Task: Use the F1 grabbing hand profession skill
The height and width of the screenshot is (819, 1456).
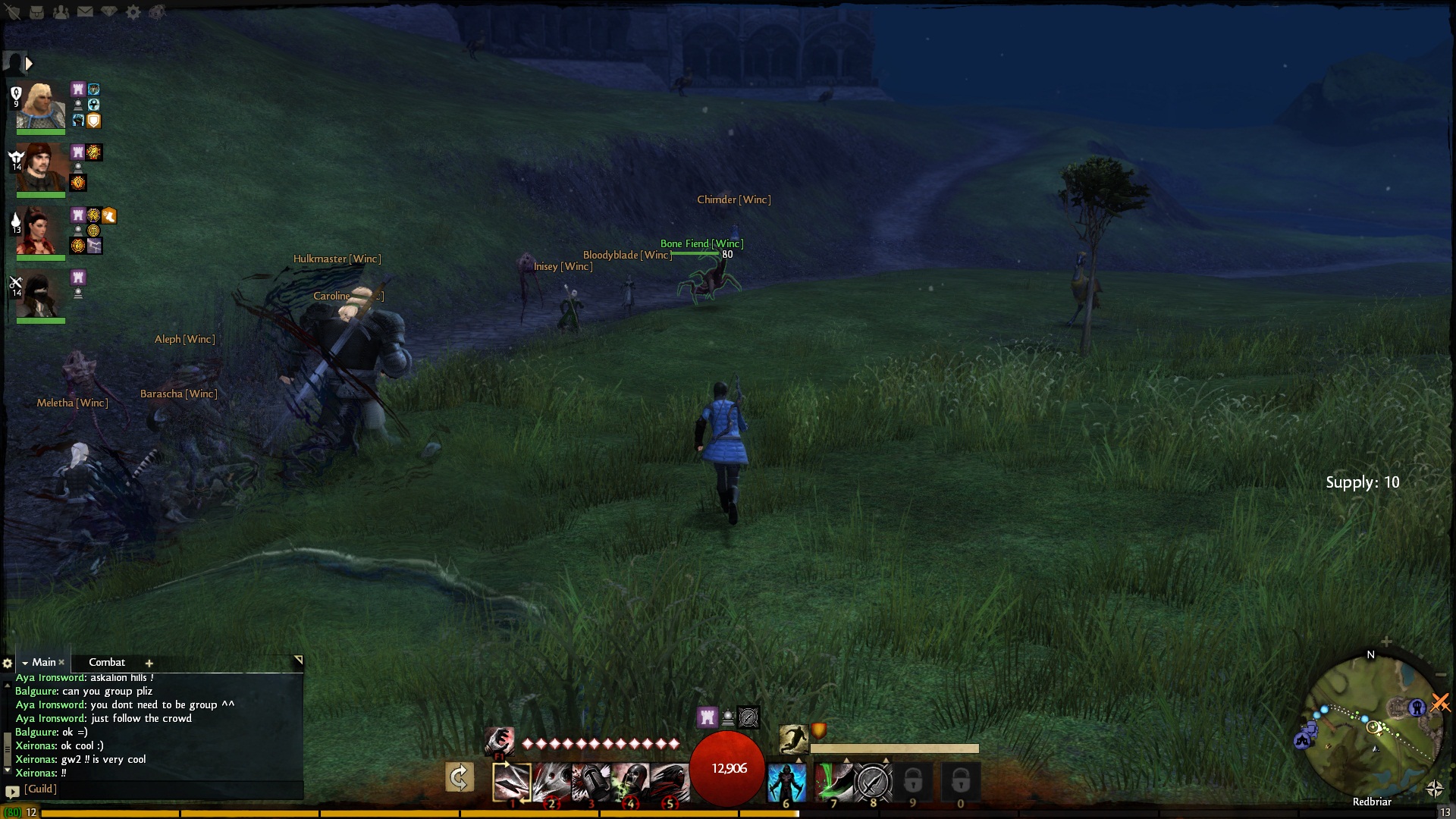Action: point(500,740)
